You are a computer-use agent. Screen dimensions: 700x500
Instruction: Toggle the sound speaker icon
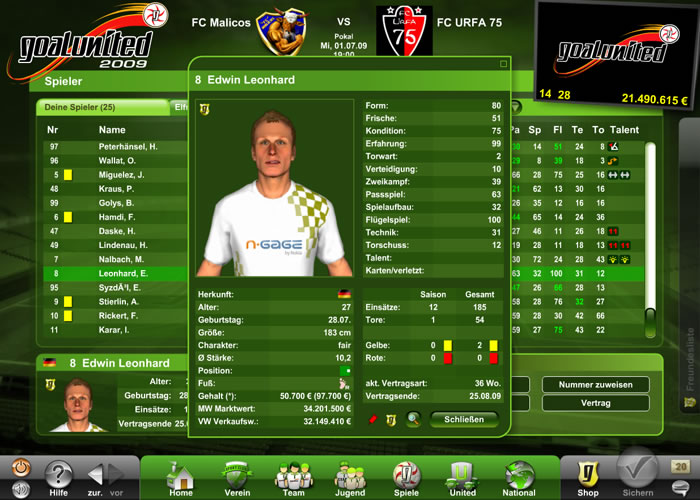19,490
